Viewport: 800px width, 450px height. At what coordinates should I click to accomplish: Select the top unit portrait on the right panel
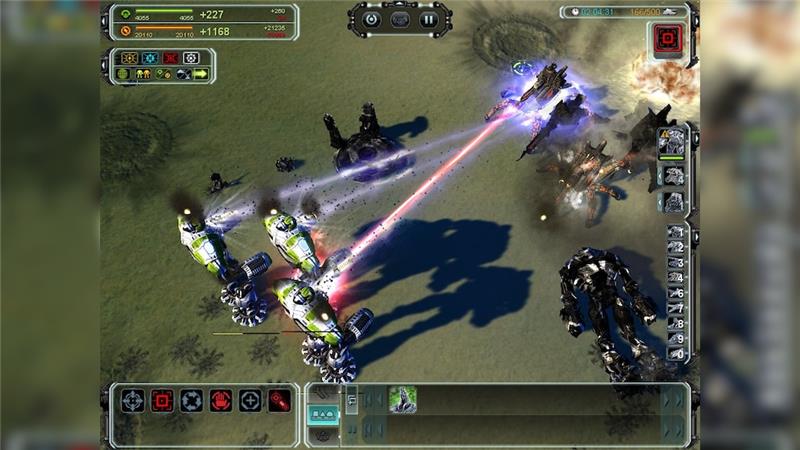coord(673,139)
